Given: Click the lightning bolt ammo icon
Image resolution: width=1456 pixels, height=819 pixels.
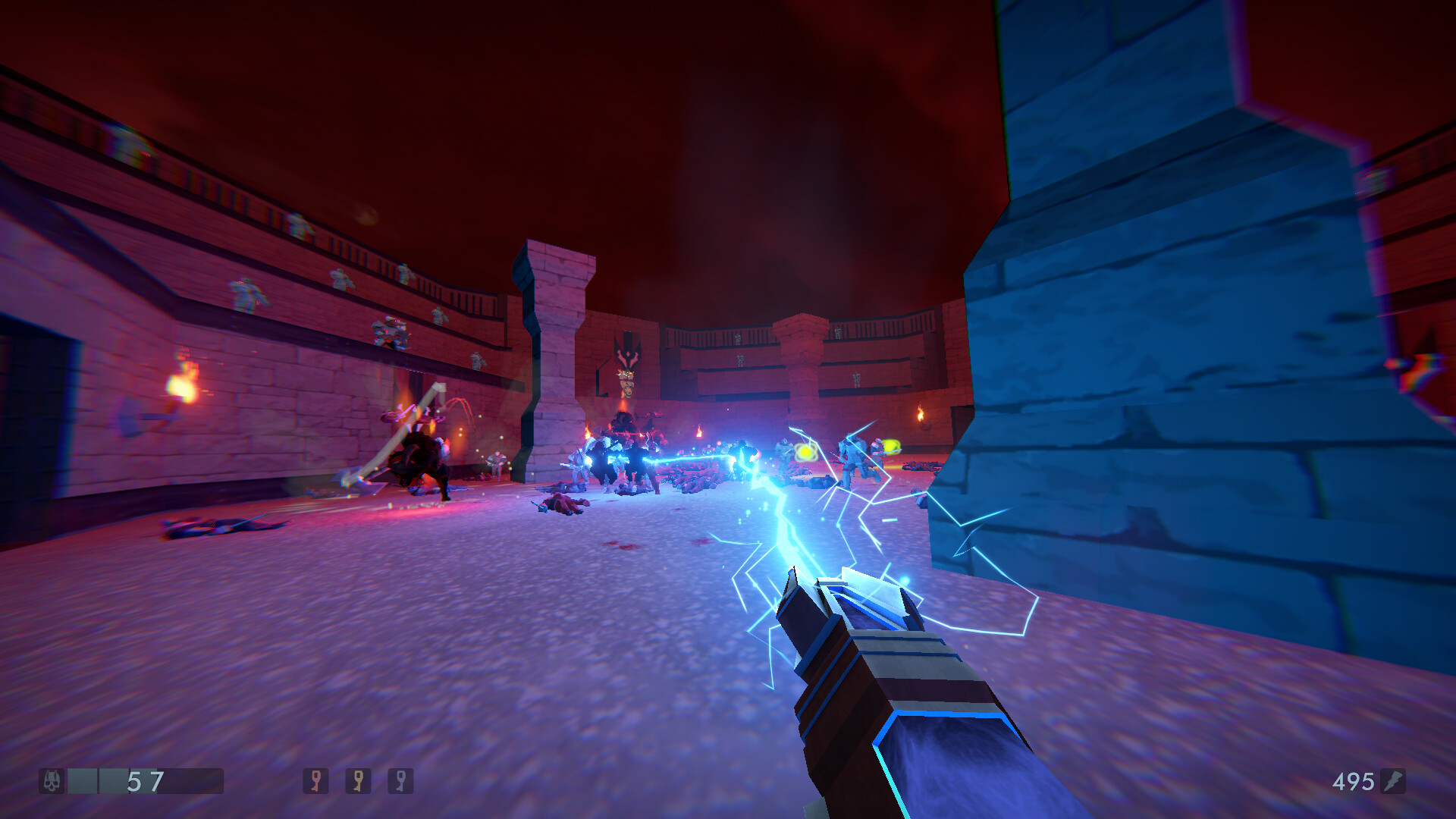Looking at the screenshot, I should pos(1393,780).
